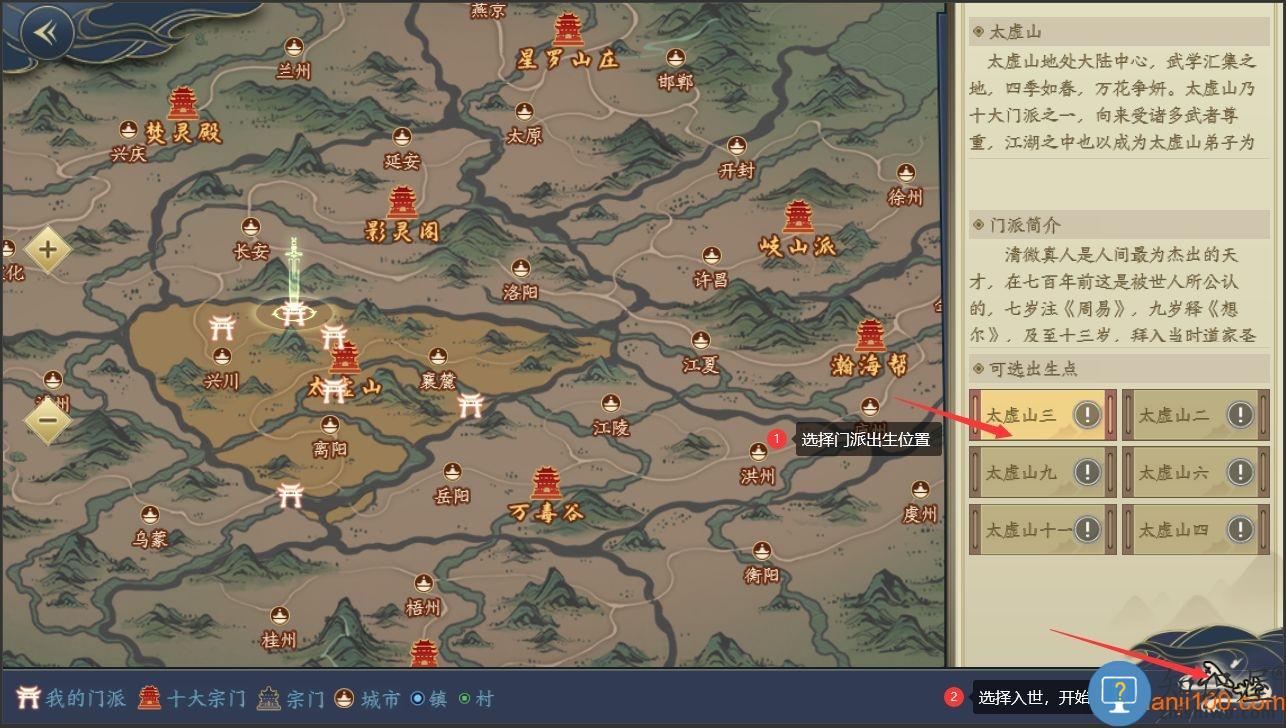The height and width of the screenshot is (728, 1286).
Task: Click the 长安 city marker
Action: pos(251,228)
